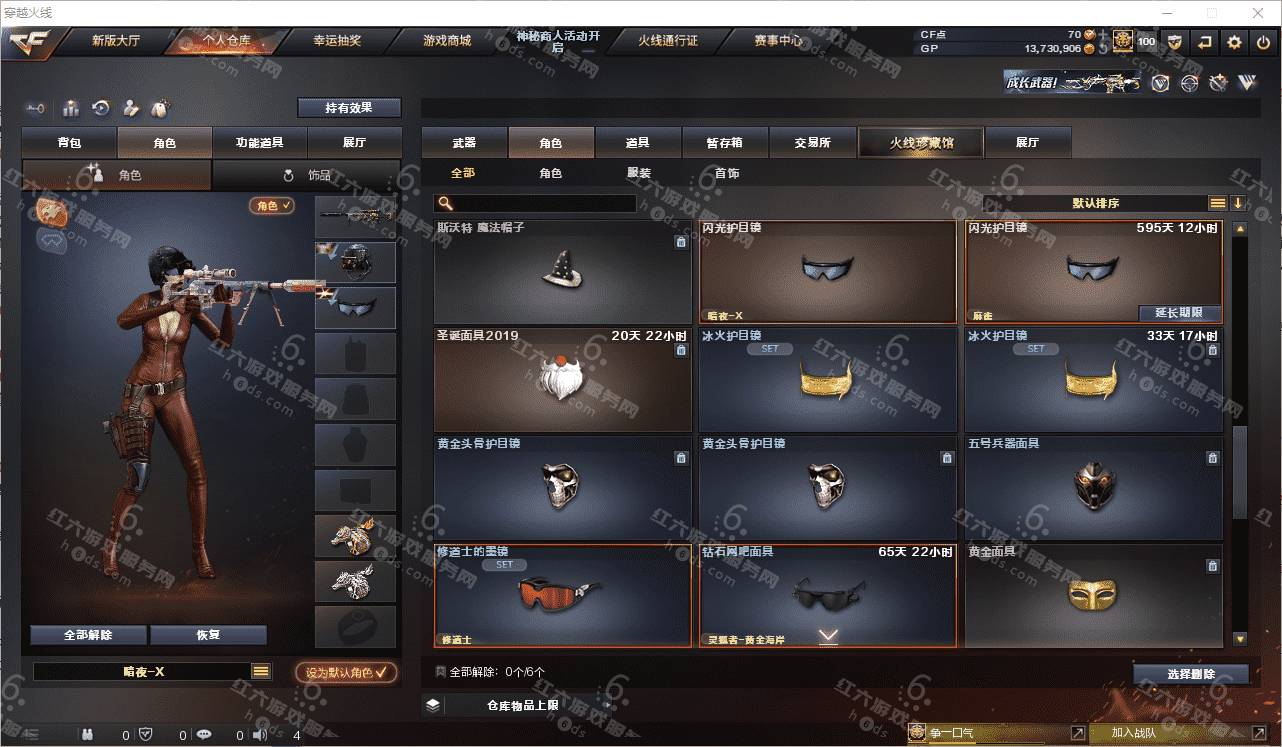Open the 游戏商城 game shop menu
The width and height of the screenshot is (1282, 747).
pyautogui.click(x=446, y=41)
